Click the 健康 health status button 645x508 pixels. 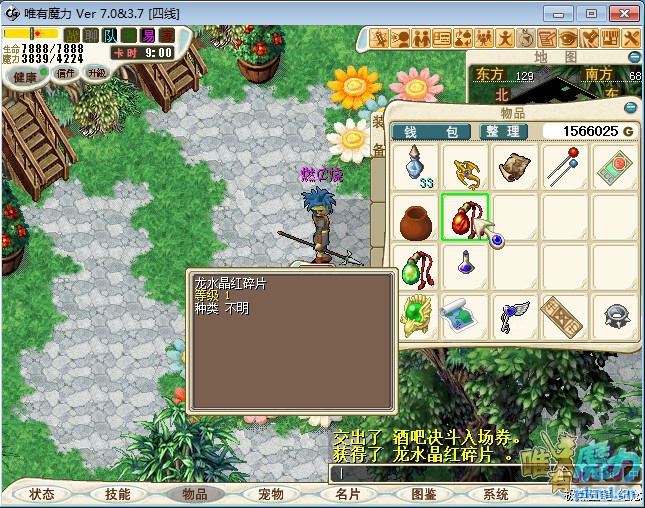click(26, 76)
